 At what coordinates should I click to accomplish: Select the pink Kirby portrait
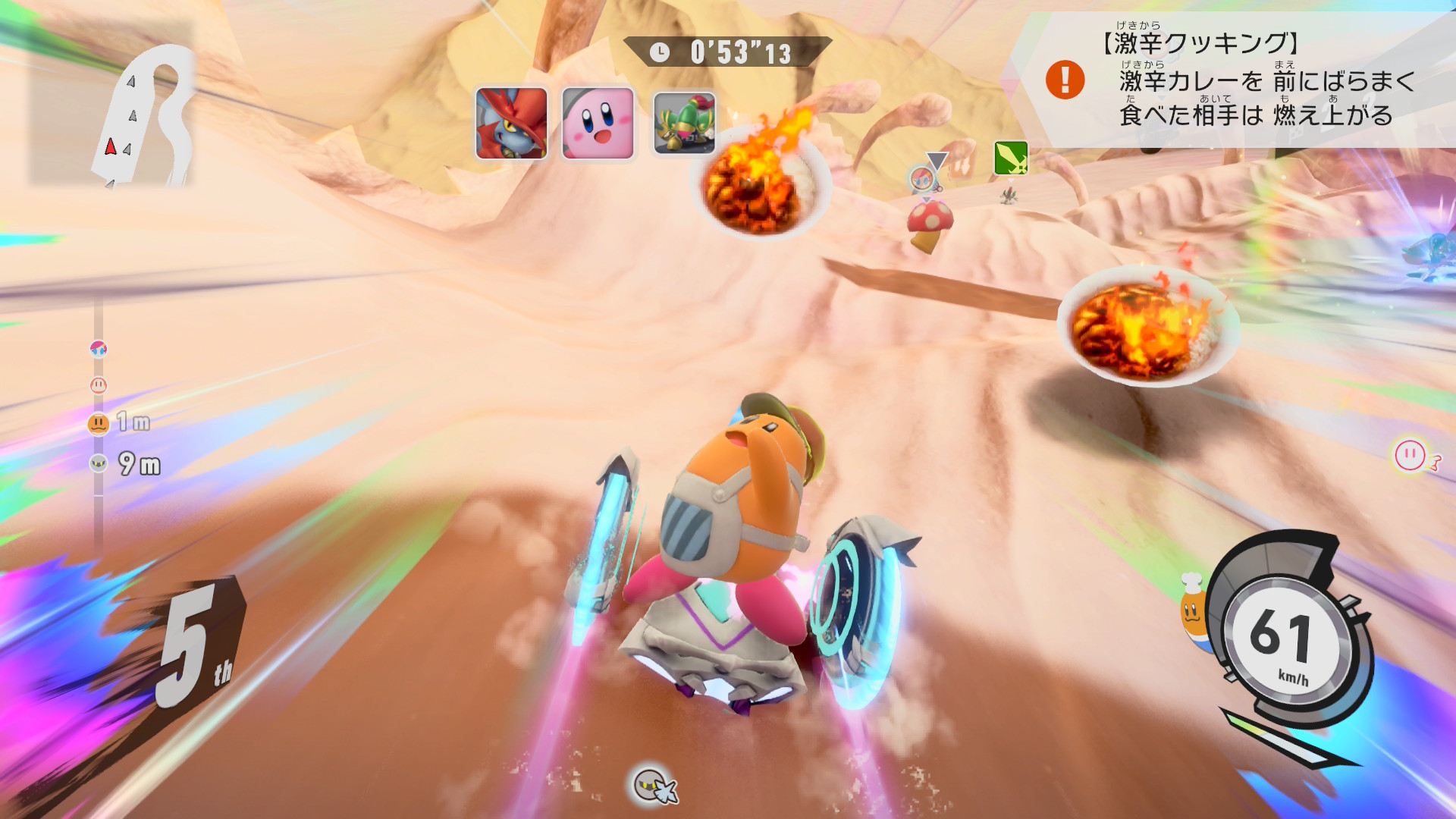point(598,124)
